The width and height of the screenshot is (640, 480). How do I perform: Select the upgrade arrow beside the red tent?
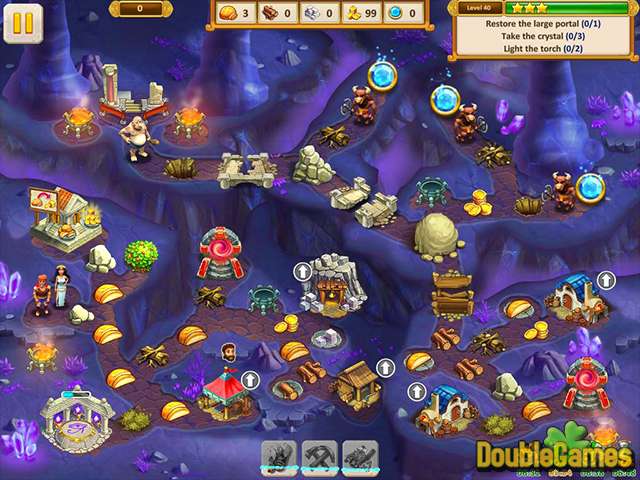(x=249, y=380)
